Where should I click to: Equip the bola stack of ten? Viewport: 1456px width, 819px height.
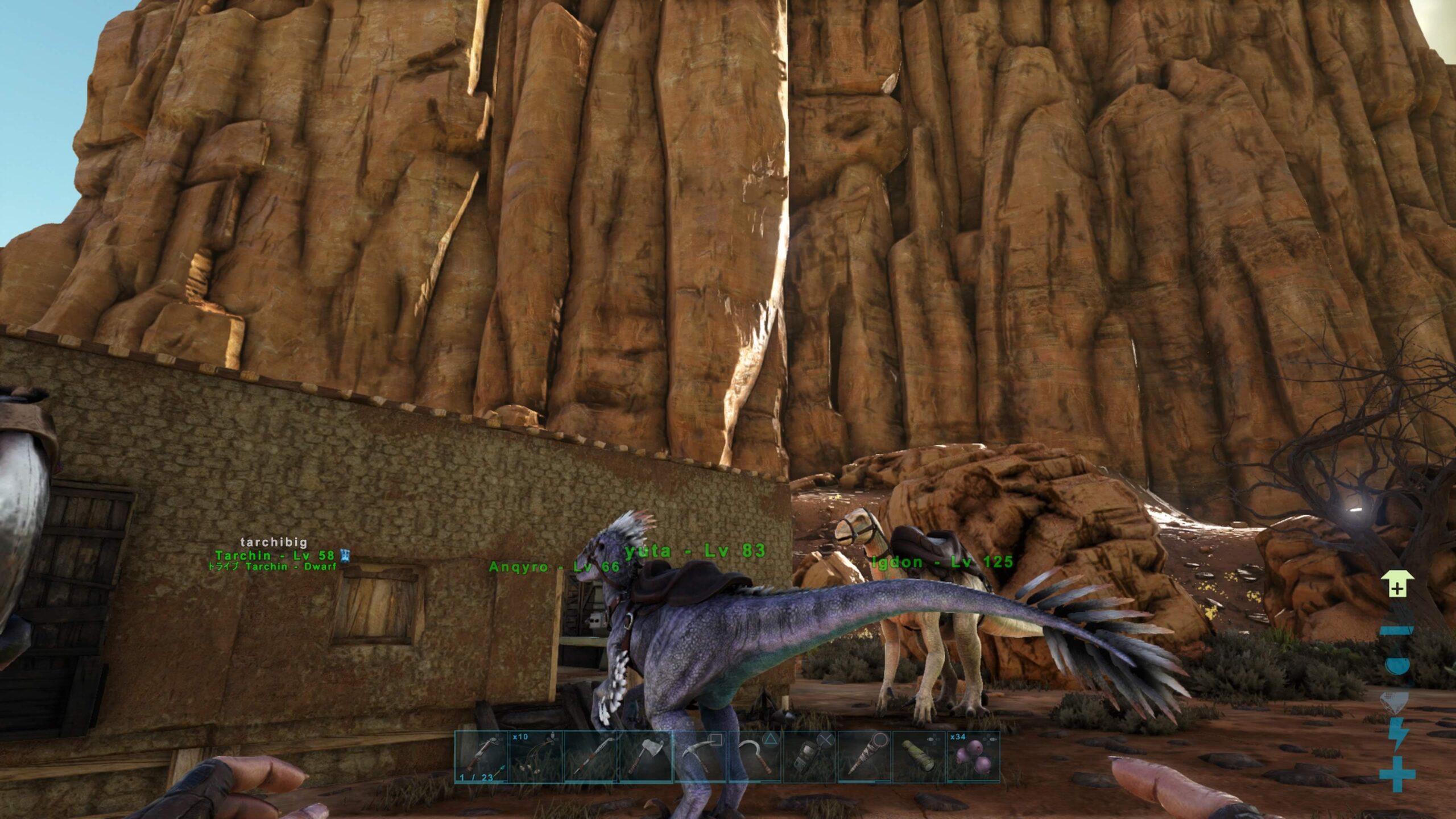click(x=536, y=757)
